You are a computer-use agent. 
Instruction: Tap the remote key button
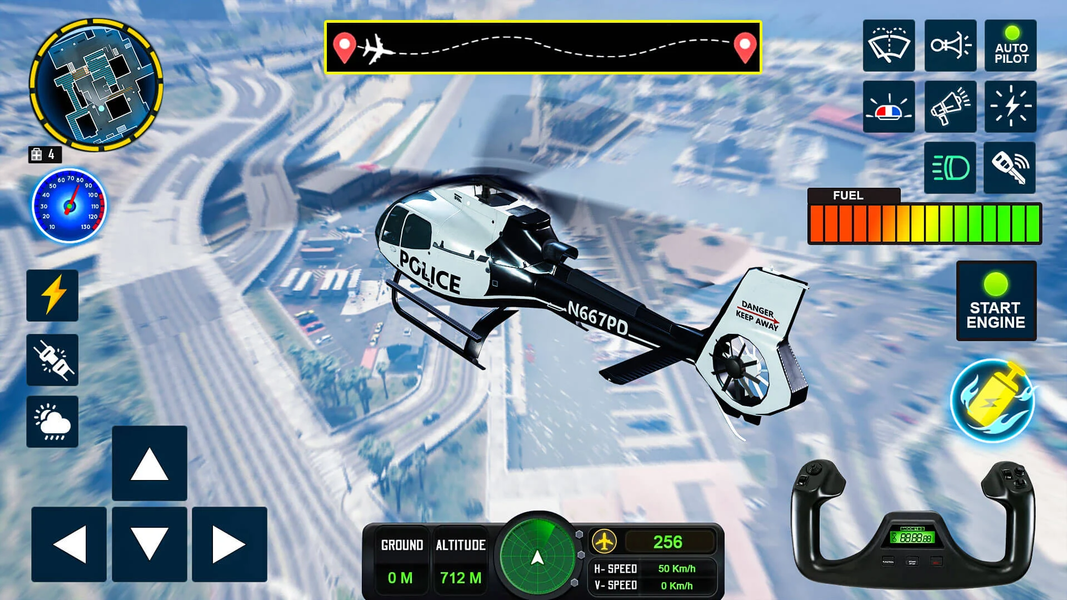point(1011,168)
